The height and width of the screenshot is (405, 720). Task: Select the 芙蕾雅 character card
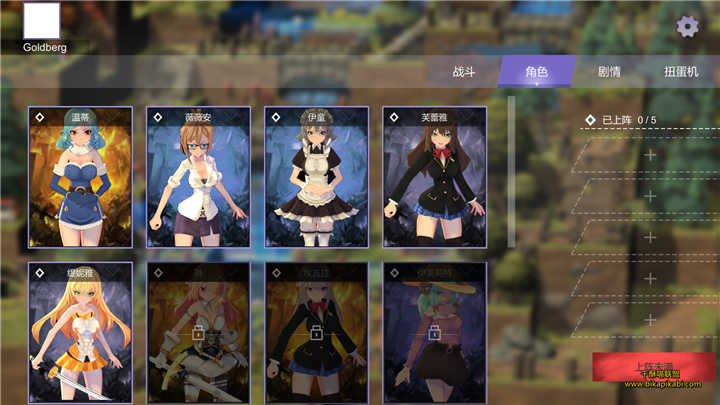click(434, 177)
